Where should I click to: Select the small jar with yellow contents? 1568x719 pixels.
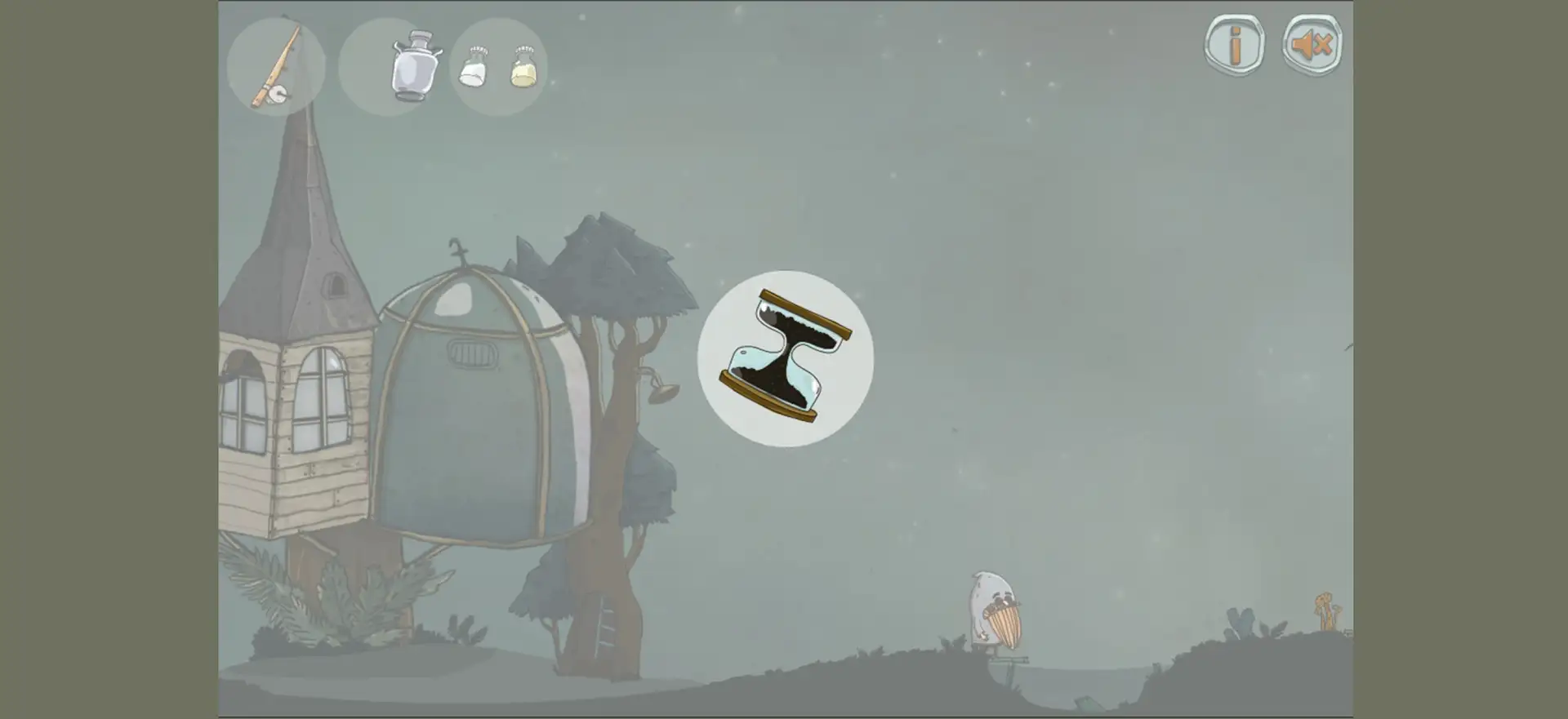click(523, 67)
